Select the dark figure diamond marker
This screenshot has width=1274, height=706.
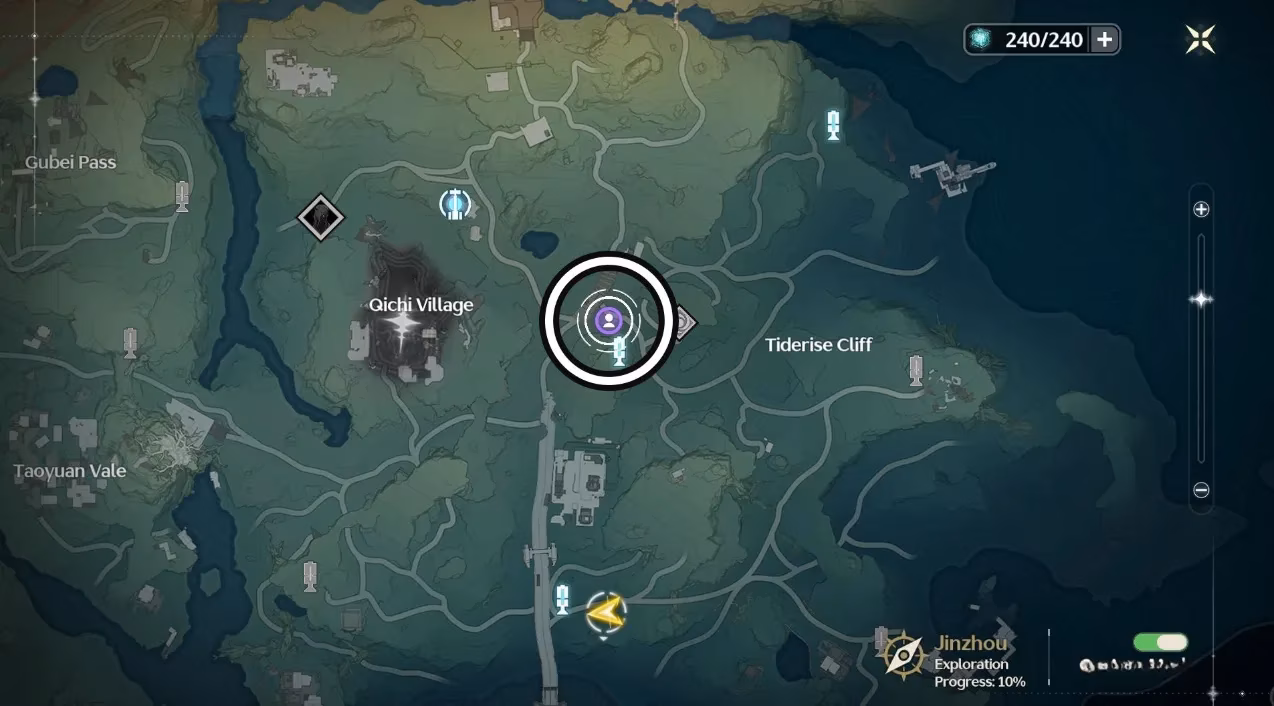pyautogui.click(x=320, y=216)
